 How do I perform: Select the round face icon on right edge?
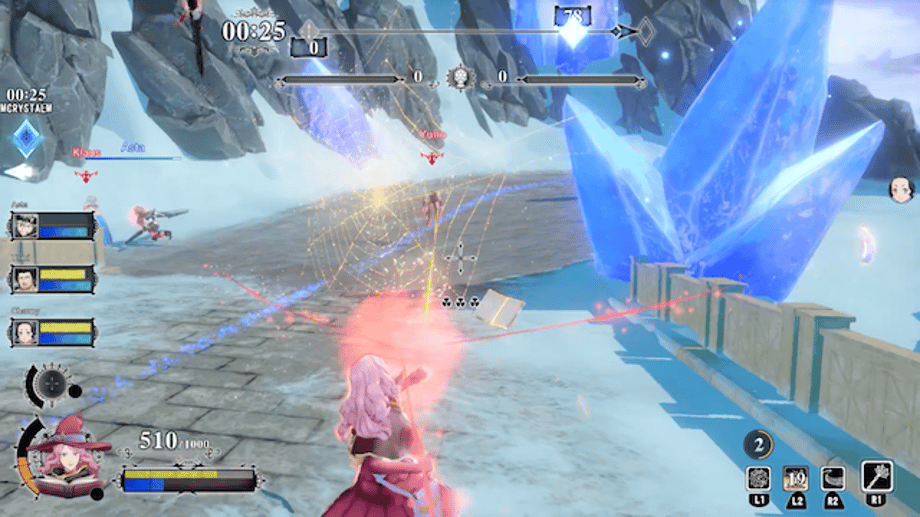coord(900,188)
